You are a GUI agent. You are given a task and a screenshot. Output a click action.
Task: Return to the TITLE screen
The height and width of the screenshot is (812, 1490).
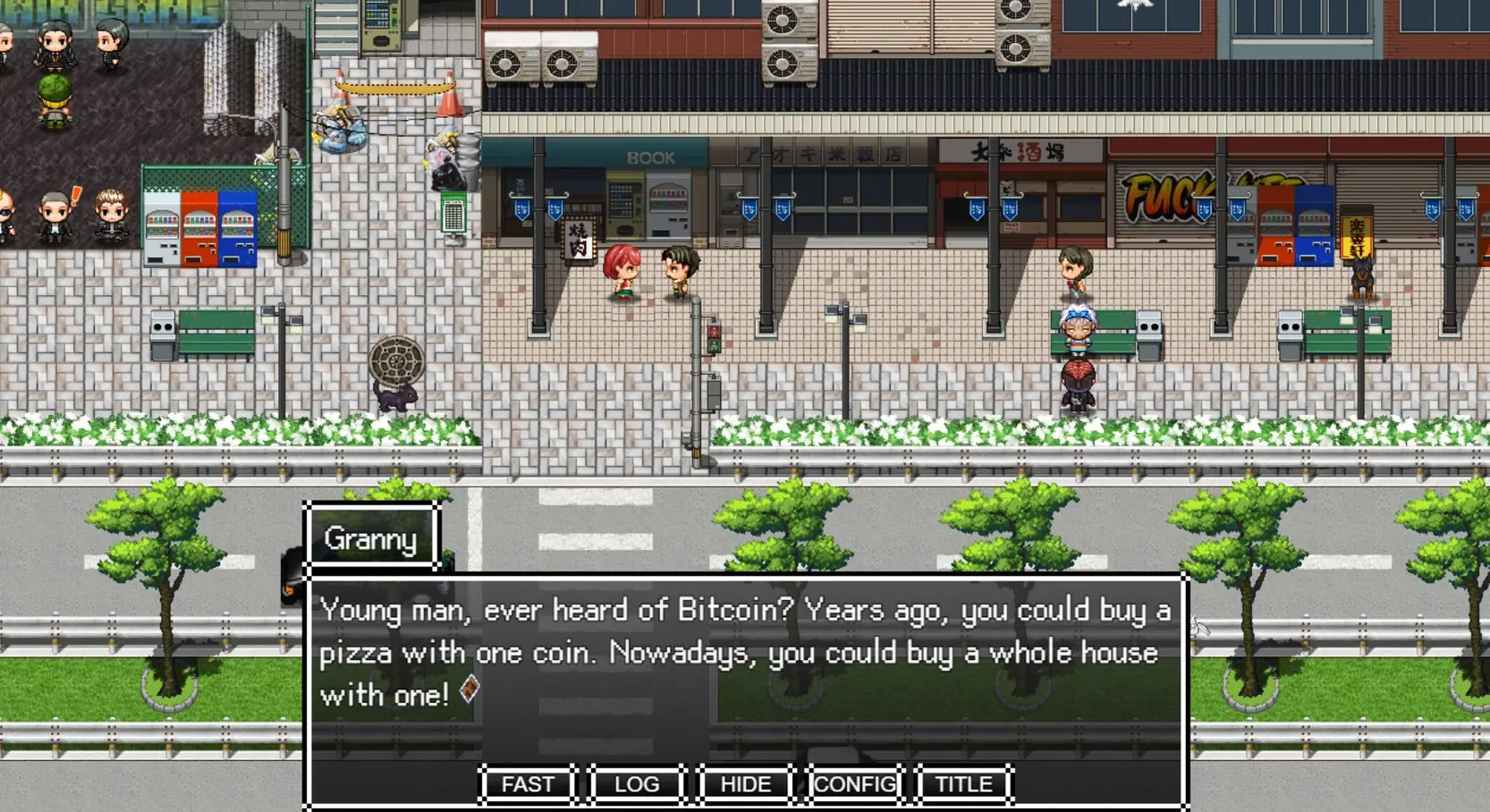pos(963,784)
